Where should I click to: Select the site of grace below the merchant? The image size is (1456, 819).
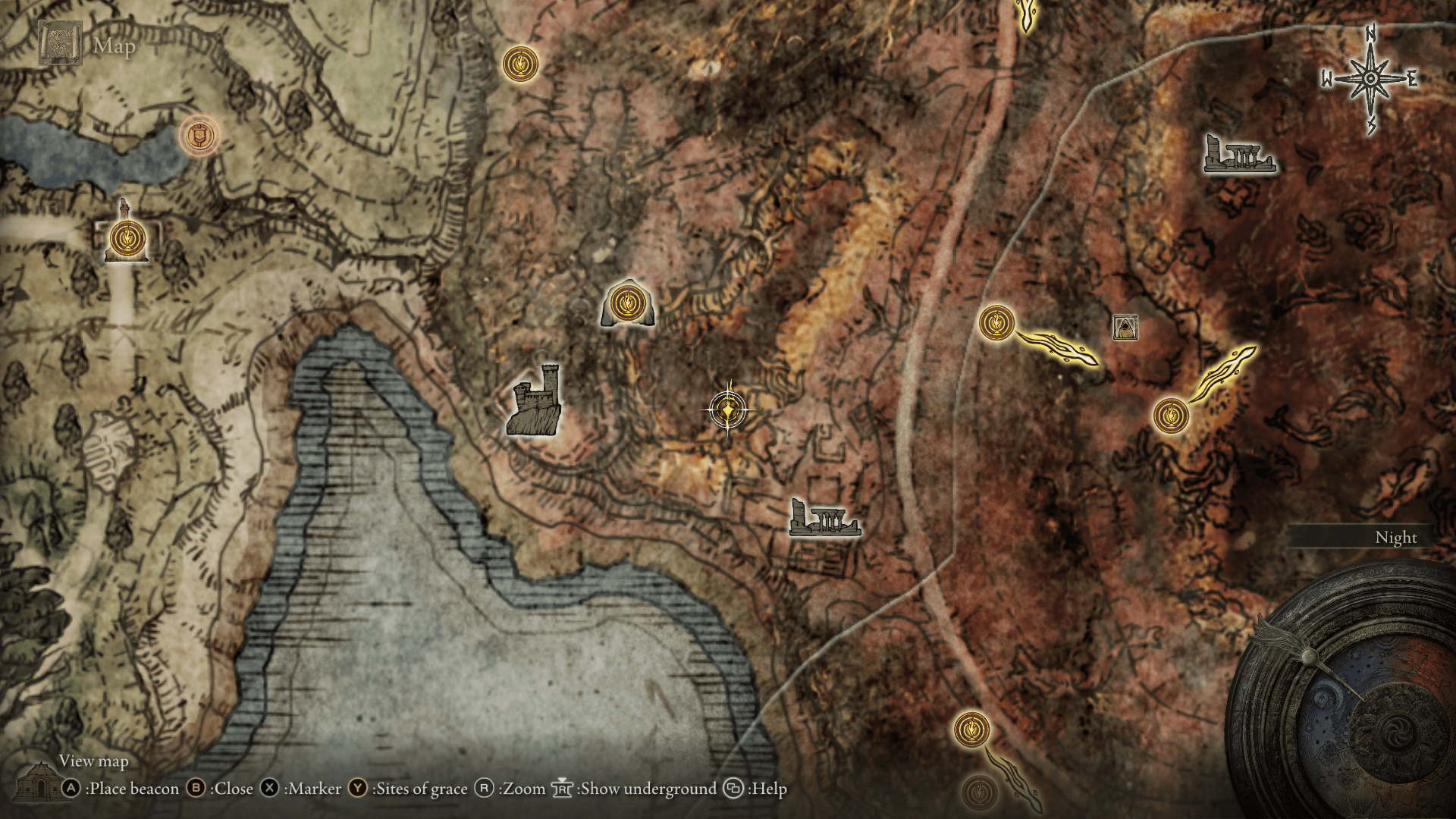1171,416
